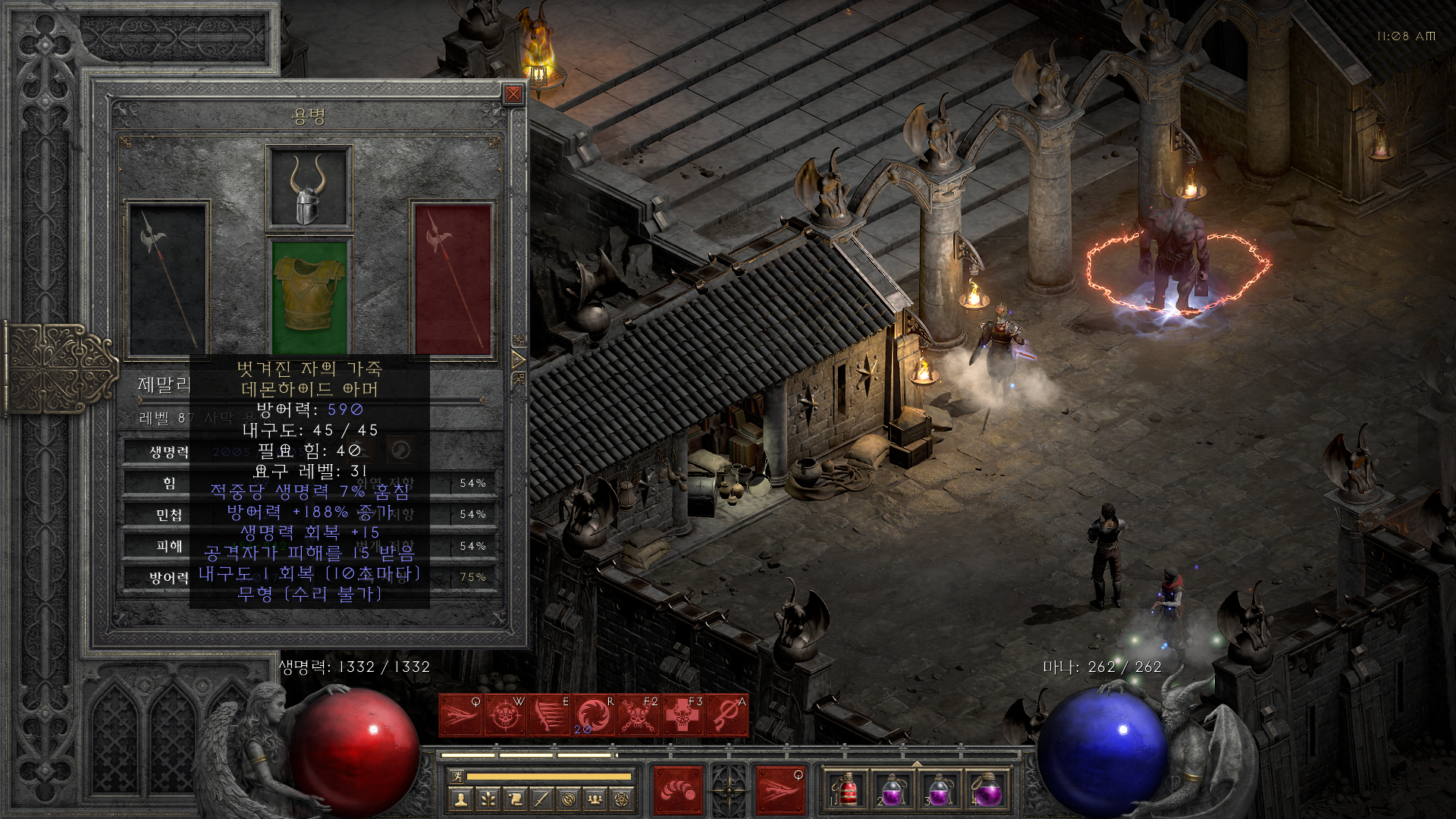Screen dimensions: 1456x819
Task: Open the skill tree from the mini menu
Action: [487, 799]
